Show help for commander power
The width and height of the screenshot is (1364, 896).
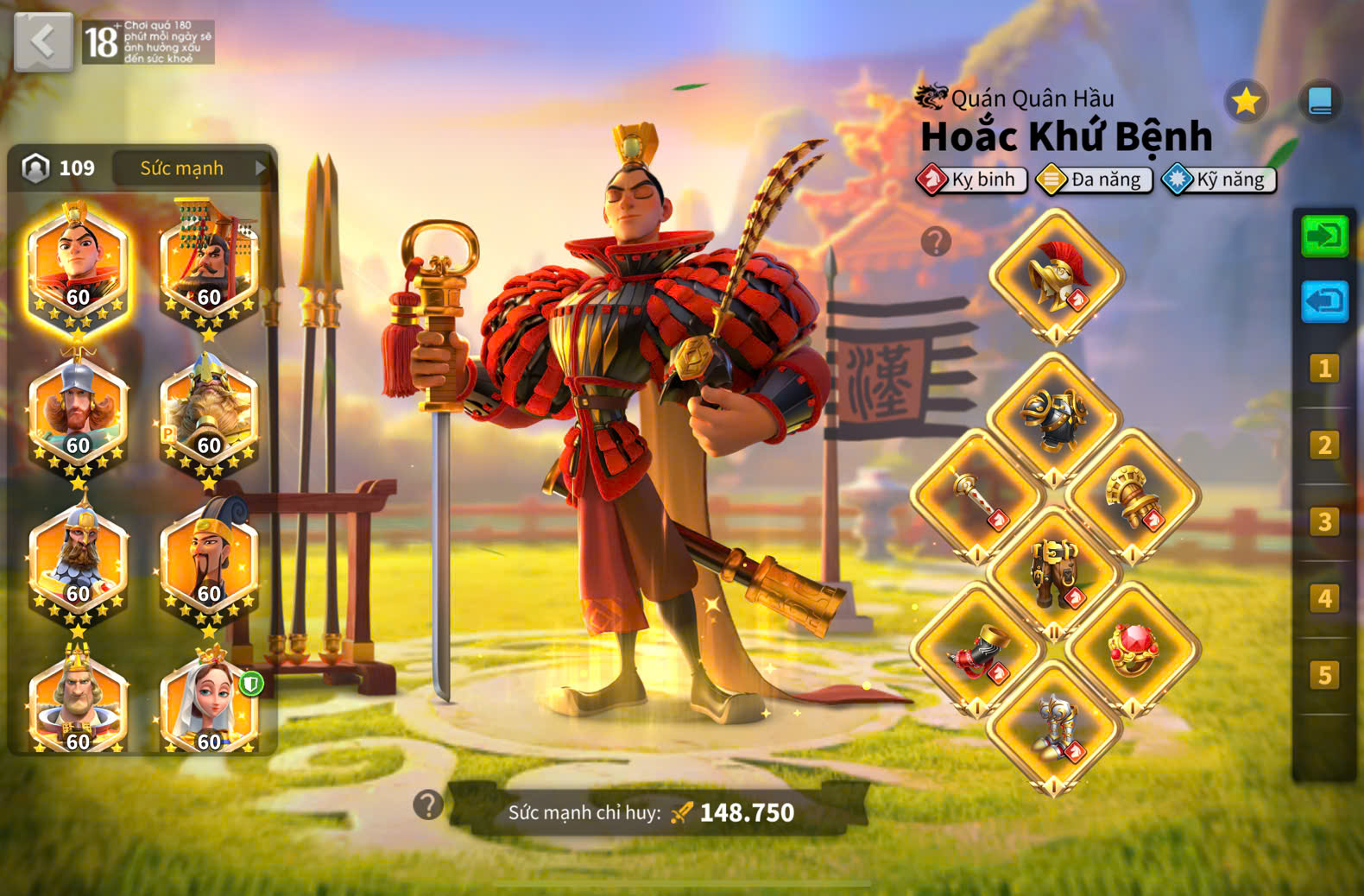(x=428, y=805)
